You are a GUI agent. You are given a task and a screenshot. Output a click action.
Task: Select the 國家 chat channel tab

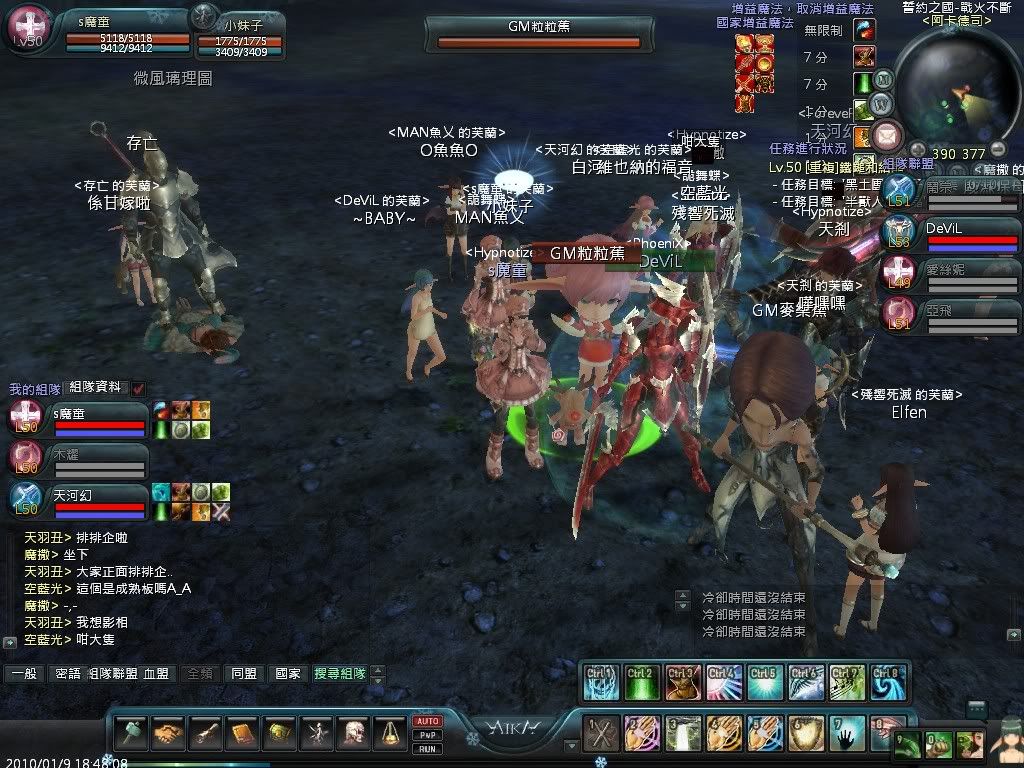point(287,674)
